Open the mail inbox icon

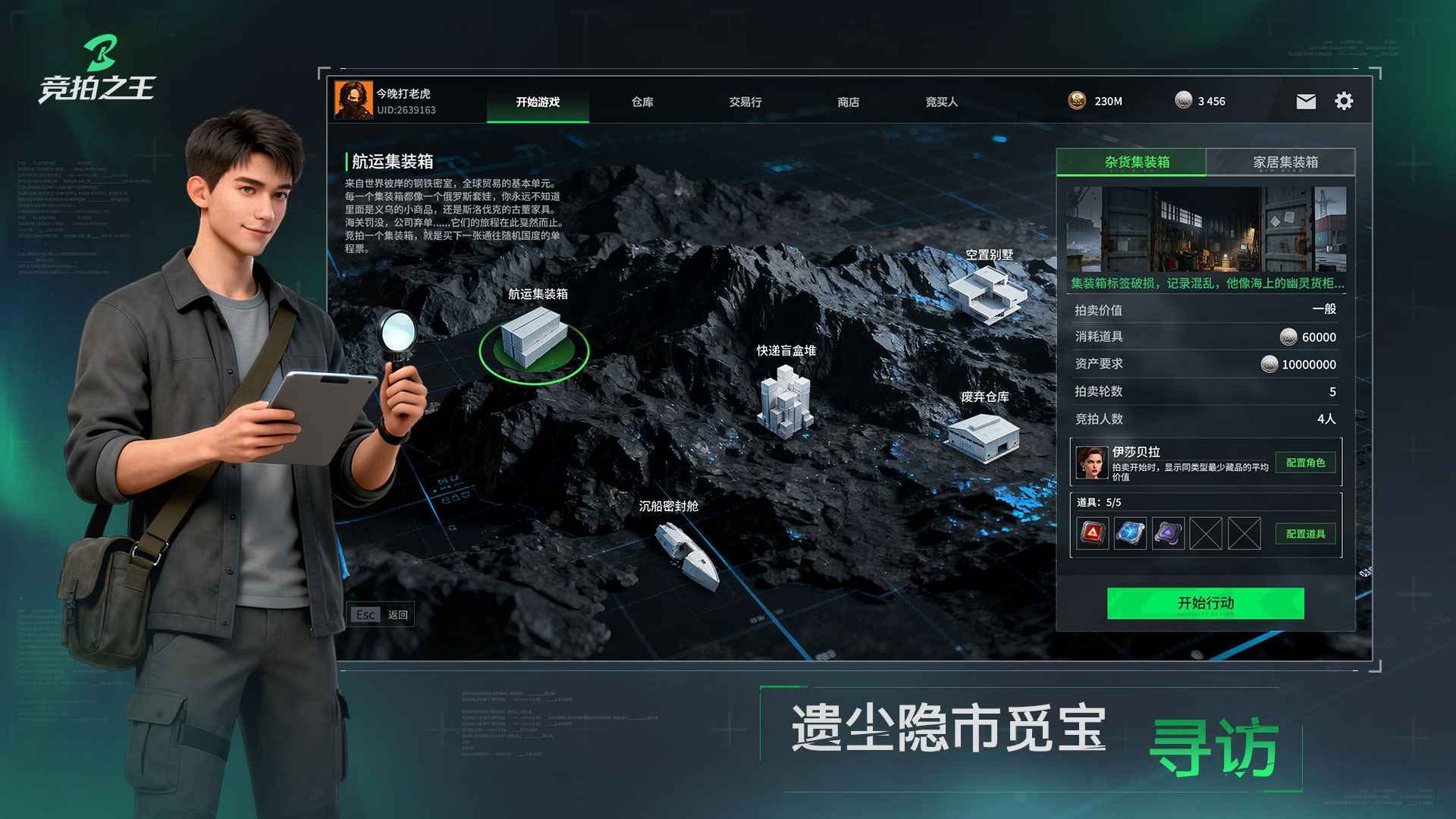coord(1305,100)
